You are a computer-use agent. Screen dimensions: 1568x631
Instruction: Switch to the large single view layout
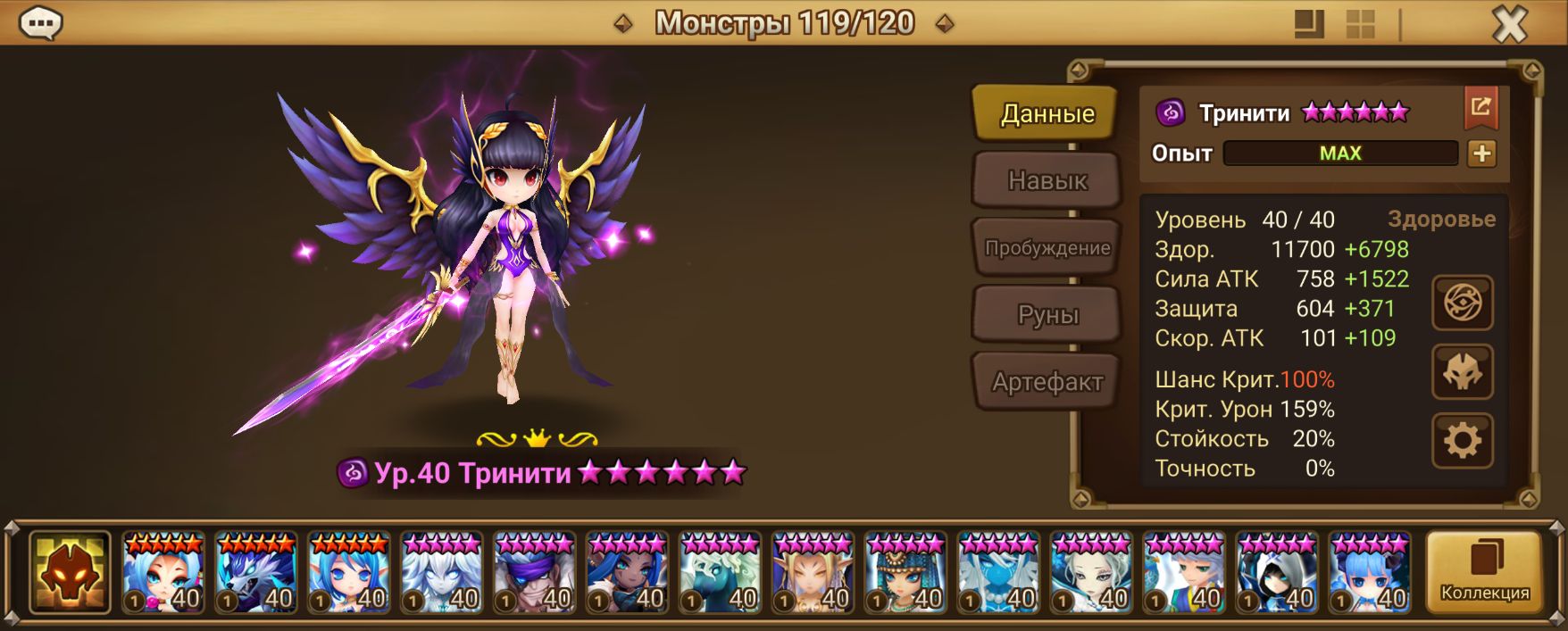click(x=1309, y=24)
